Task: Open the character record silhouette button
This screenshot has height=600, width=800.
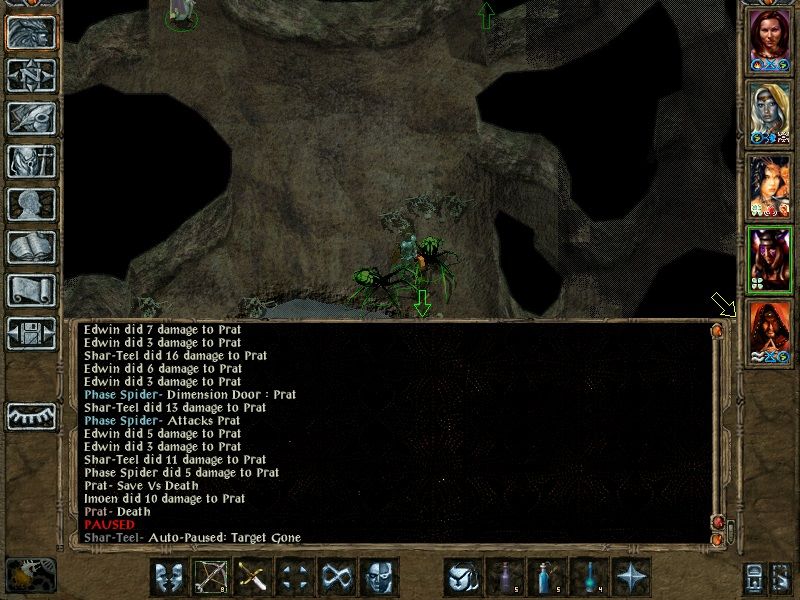Action: [x=31, y=204]
